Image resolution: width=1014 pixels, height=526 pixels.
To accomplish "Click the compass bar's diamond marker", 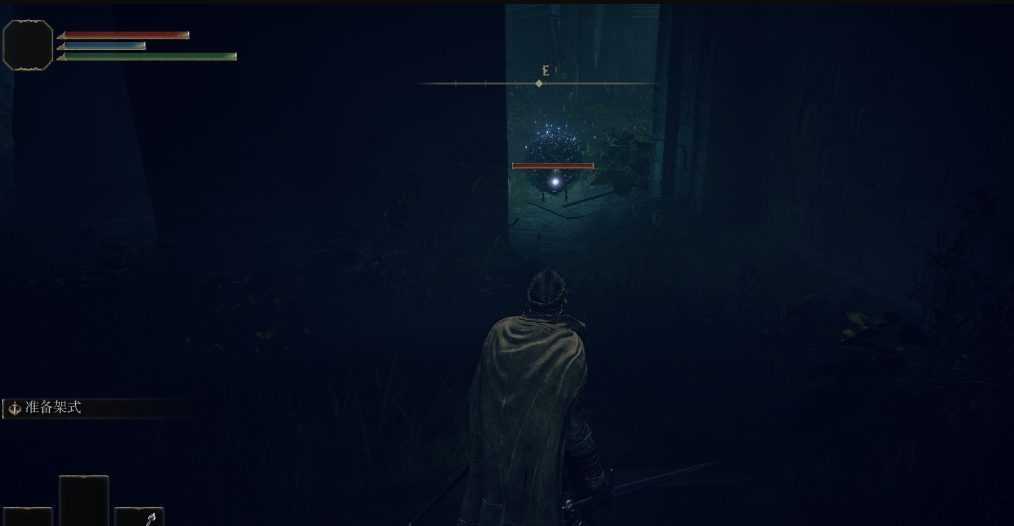I will tap(540, 83).
